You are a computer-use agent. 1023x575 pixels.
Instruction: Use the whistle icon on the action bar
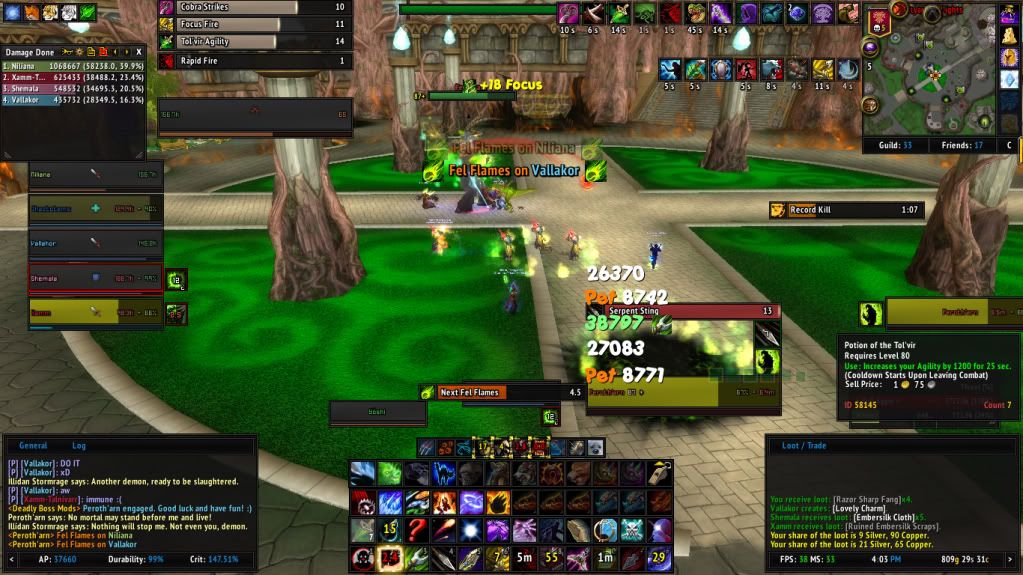(660, 473)
